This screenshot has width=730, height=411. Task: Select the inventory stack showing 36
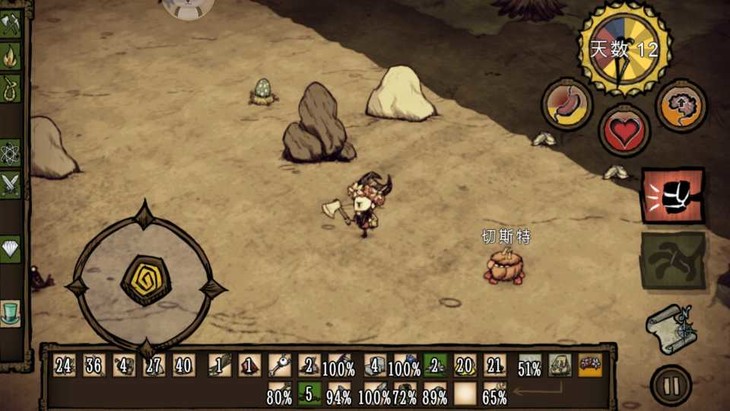click(x=95, y=366)
